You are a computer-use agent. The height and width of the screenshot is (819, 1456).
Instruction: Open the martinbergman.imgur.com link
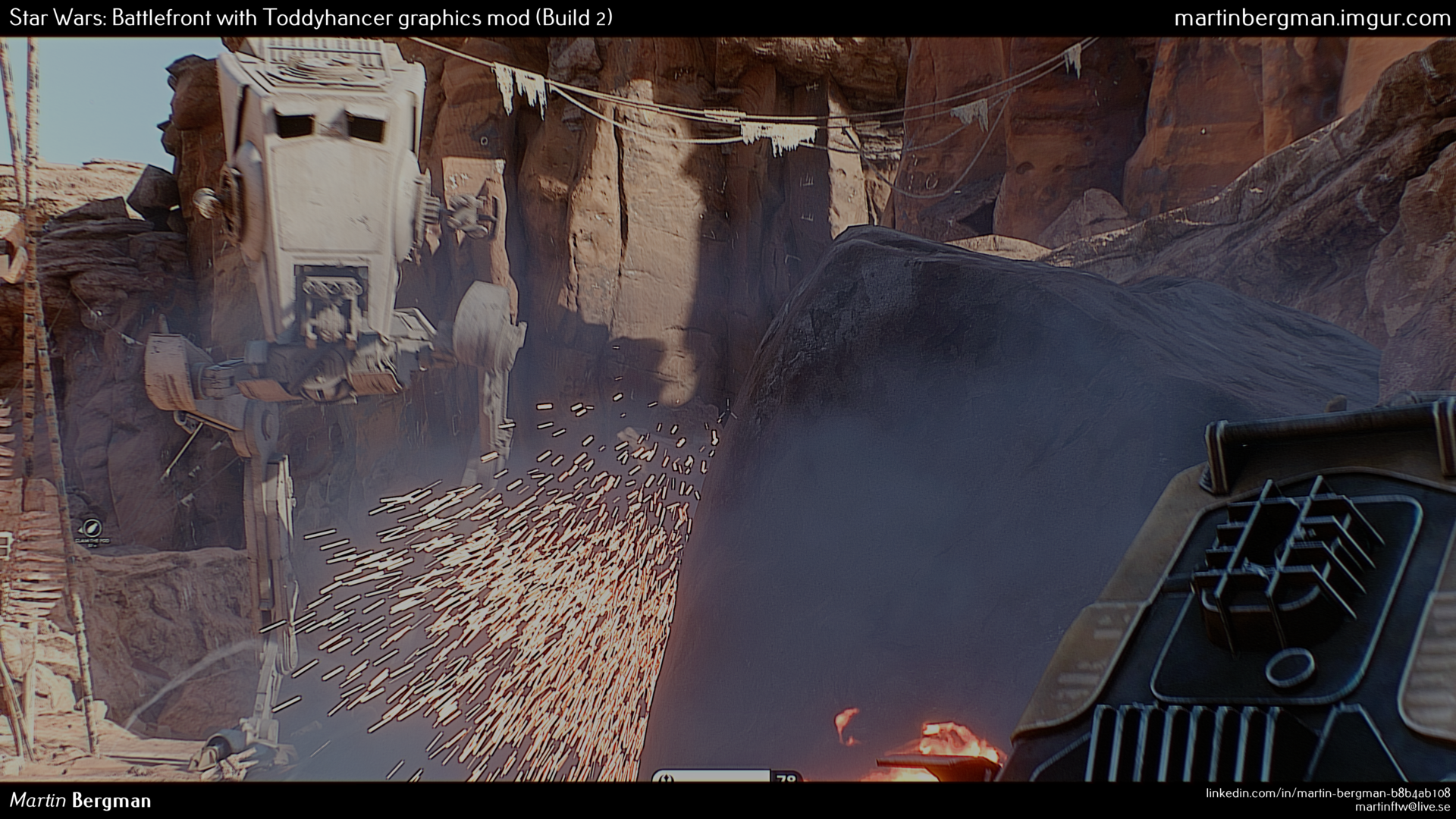[1311, 18]
